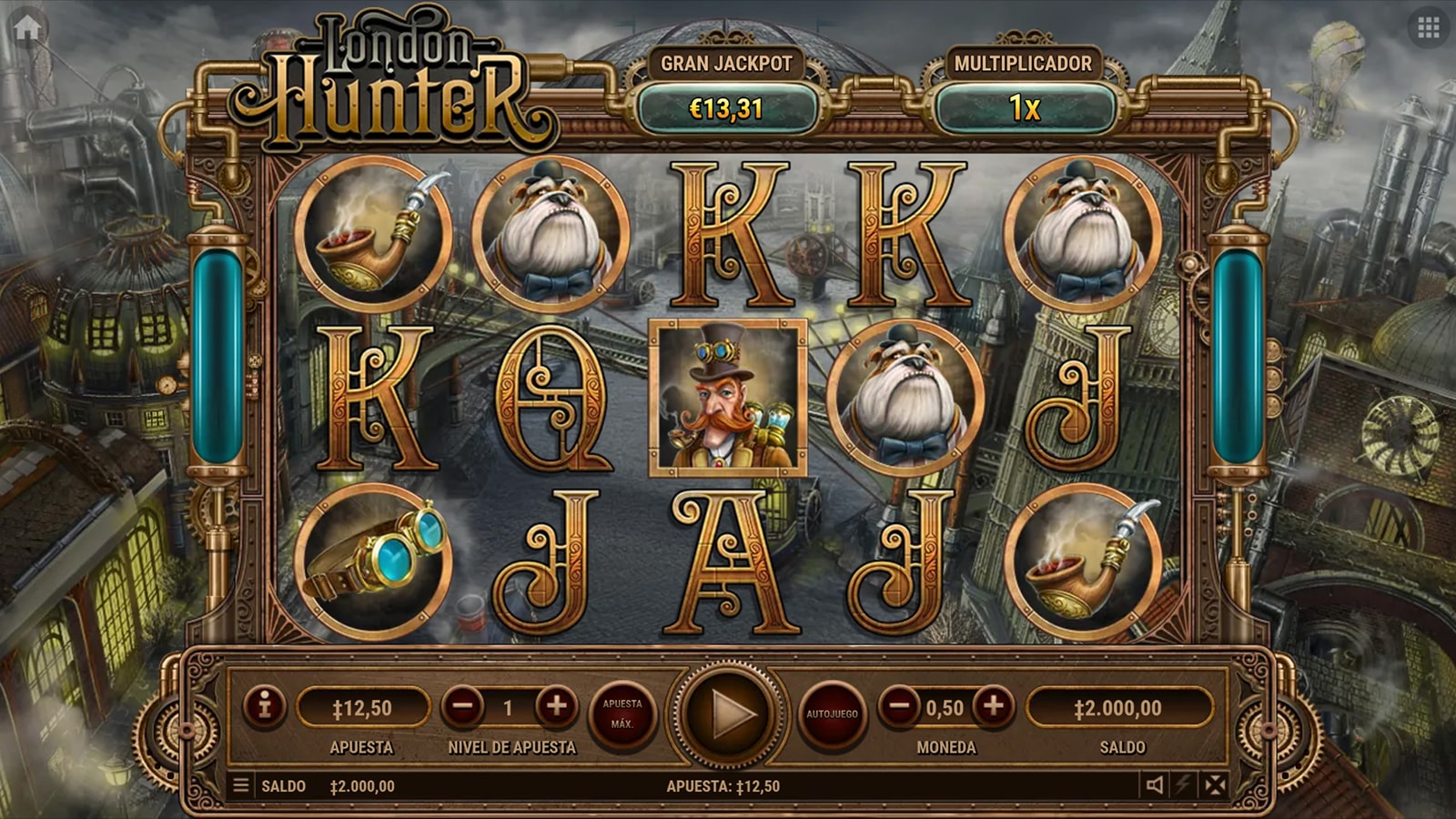Image resolution: width=1456 pixels, height=819 pixels.
Task: Open the hamburger menu in bottom bar
Action: pos(241,785)
